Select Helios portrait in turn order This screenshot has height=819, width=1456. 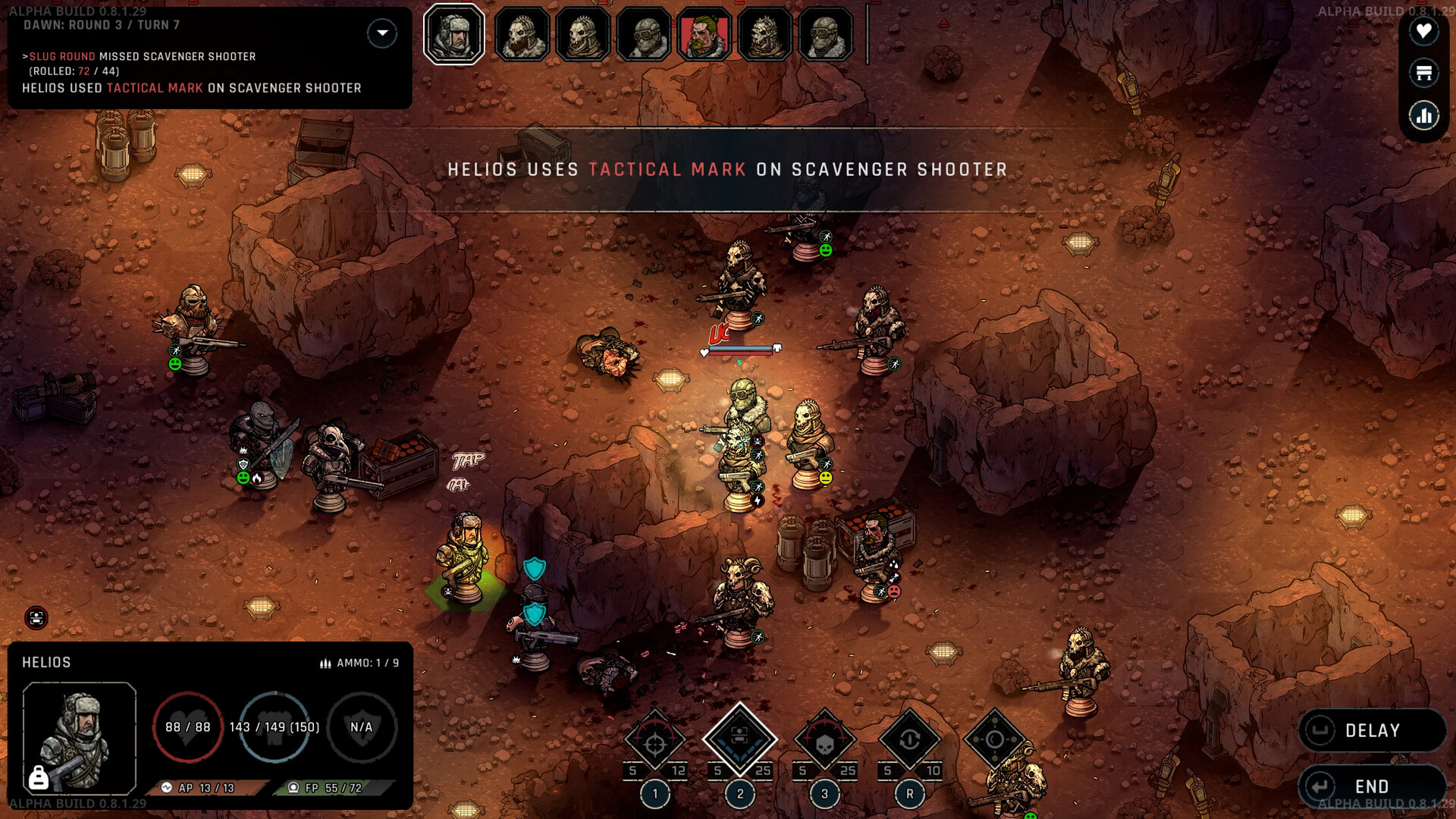point(453,35)
